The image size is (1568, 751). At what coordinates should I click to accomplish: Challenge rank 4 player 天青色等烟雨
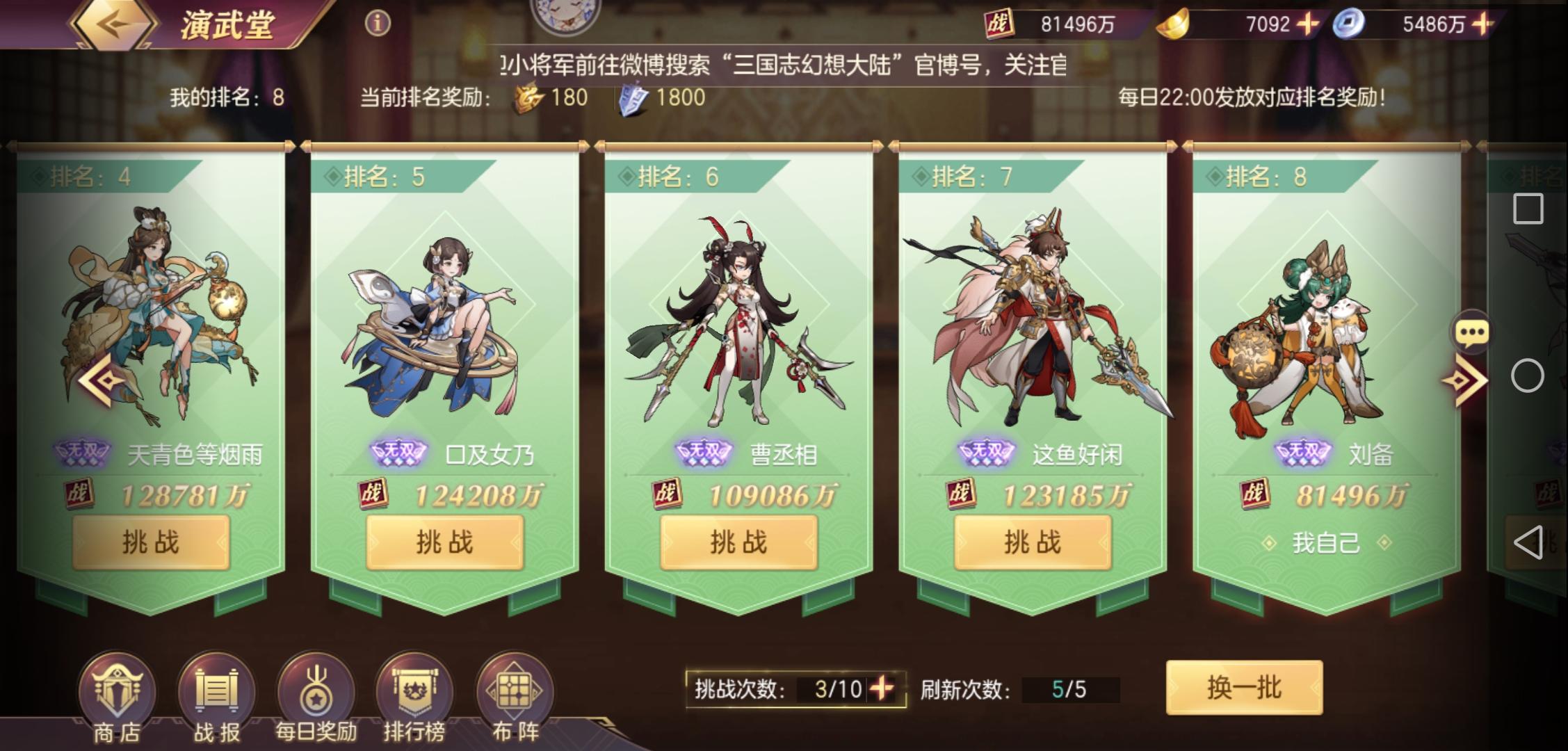pos(152,542)
